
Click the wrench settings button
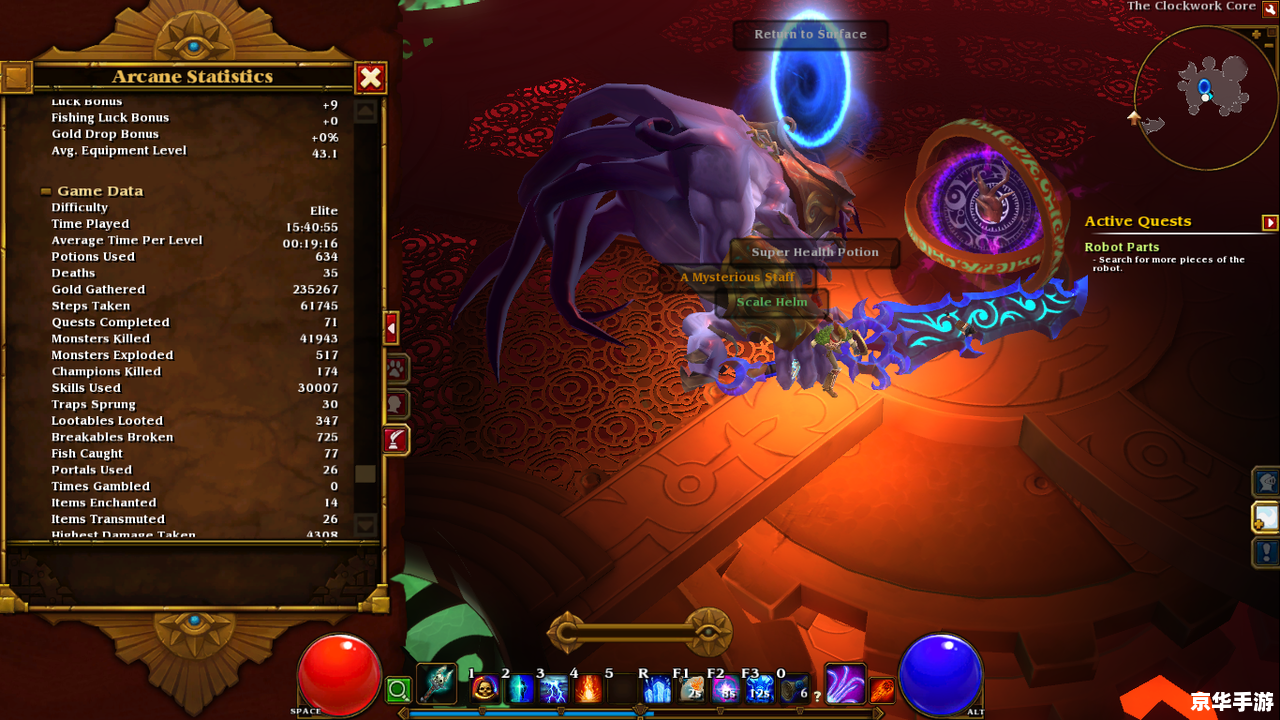[1270, 9]
